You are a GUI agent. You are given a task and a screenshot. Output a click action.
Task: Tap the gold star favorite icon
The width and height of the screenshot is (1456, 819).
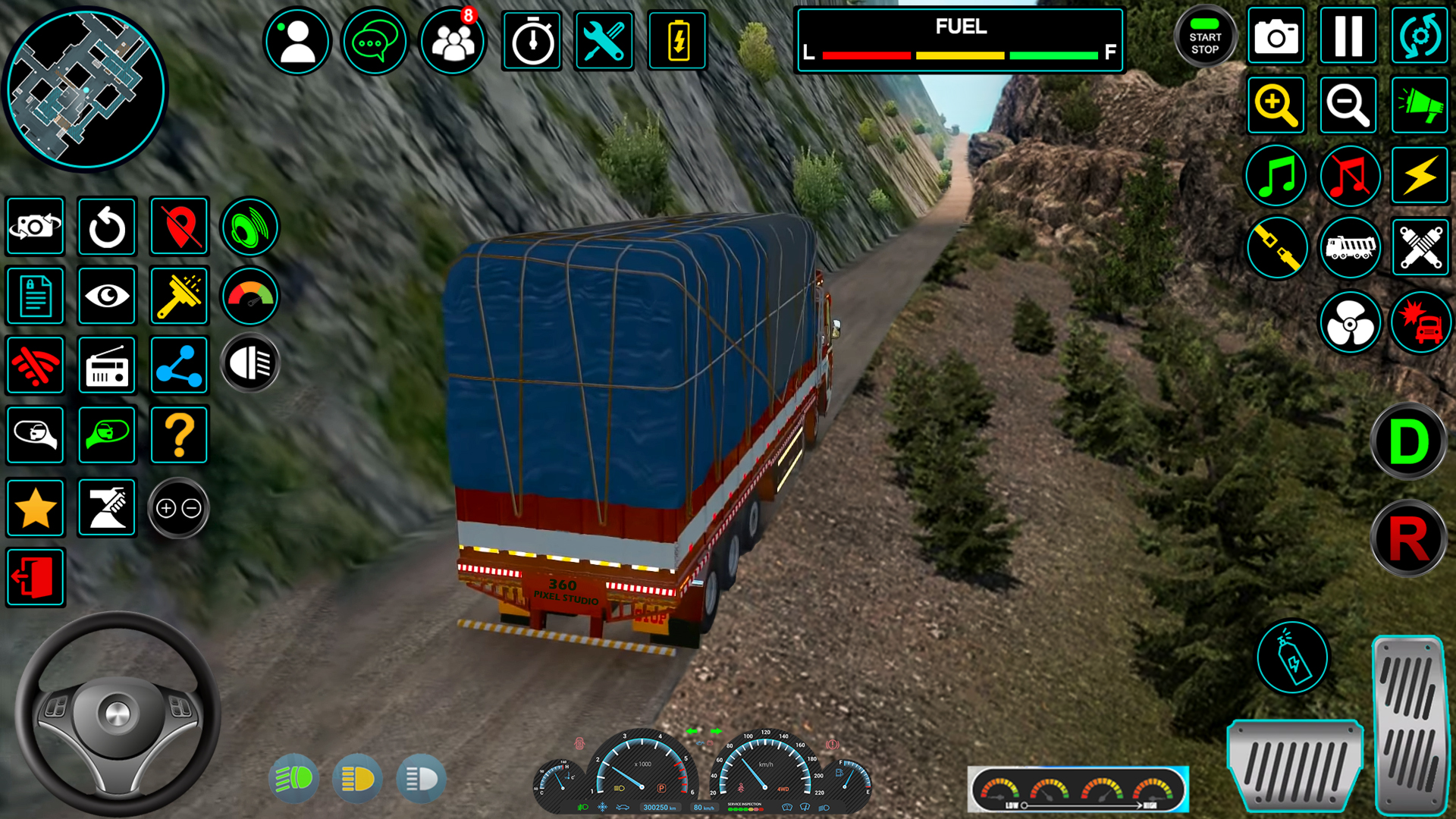coord(35,508)
